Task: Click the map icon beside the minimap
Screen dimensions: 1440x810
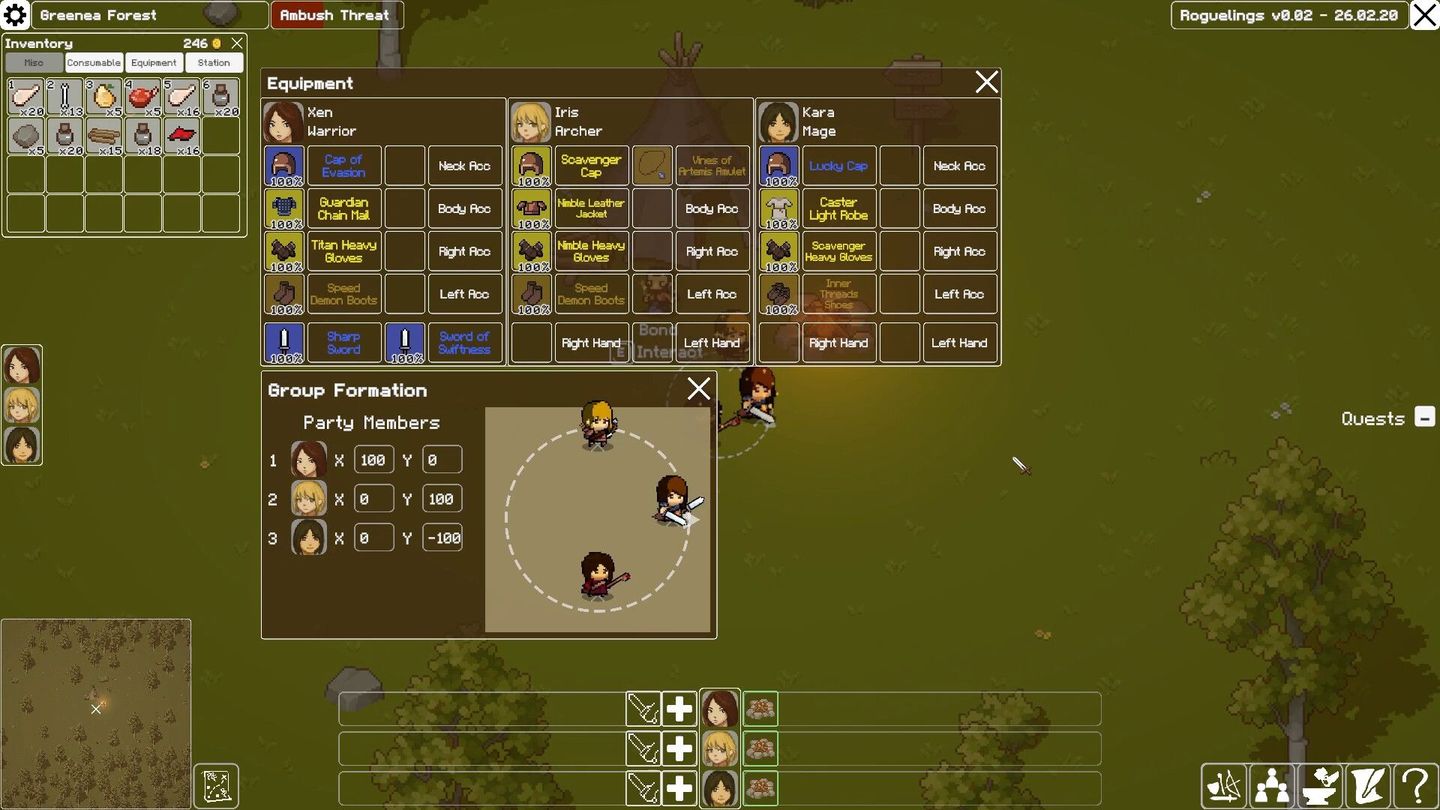Action: [x=215, y=786]
